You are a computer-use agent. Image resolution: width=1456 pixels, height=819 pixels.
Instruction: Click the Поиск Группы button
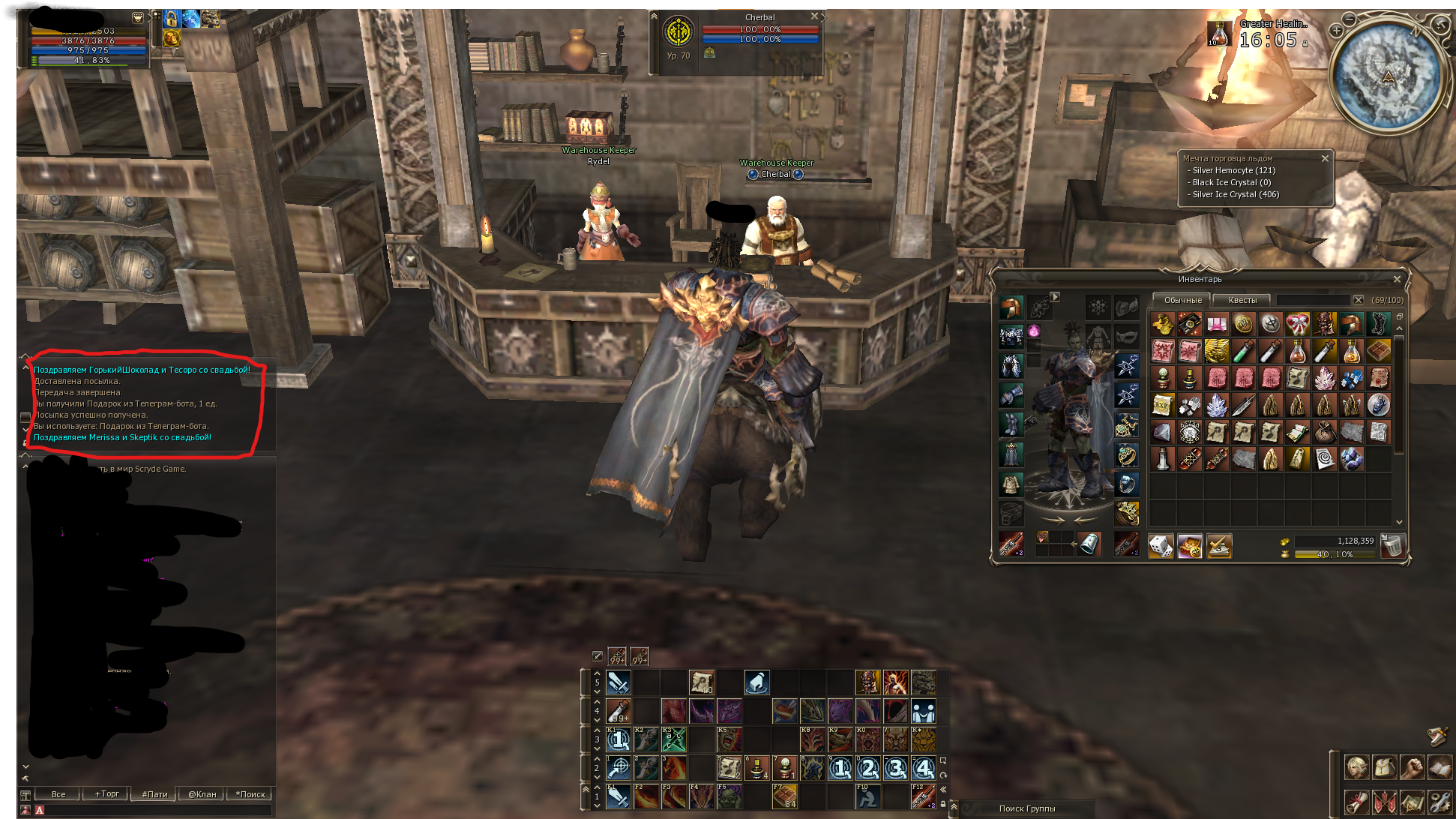pyautogui.click(x=1026, y=808)
